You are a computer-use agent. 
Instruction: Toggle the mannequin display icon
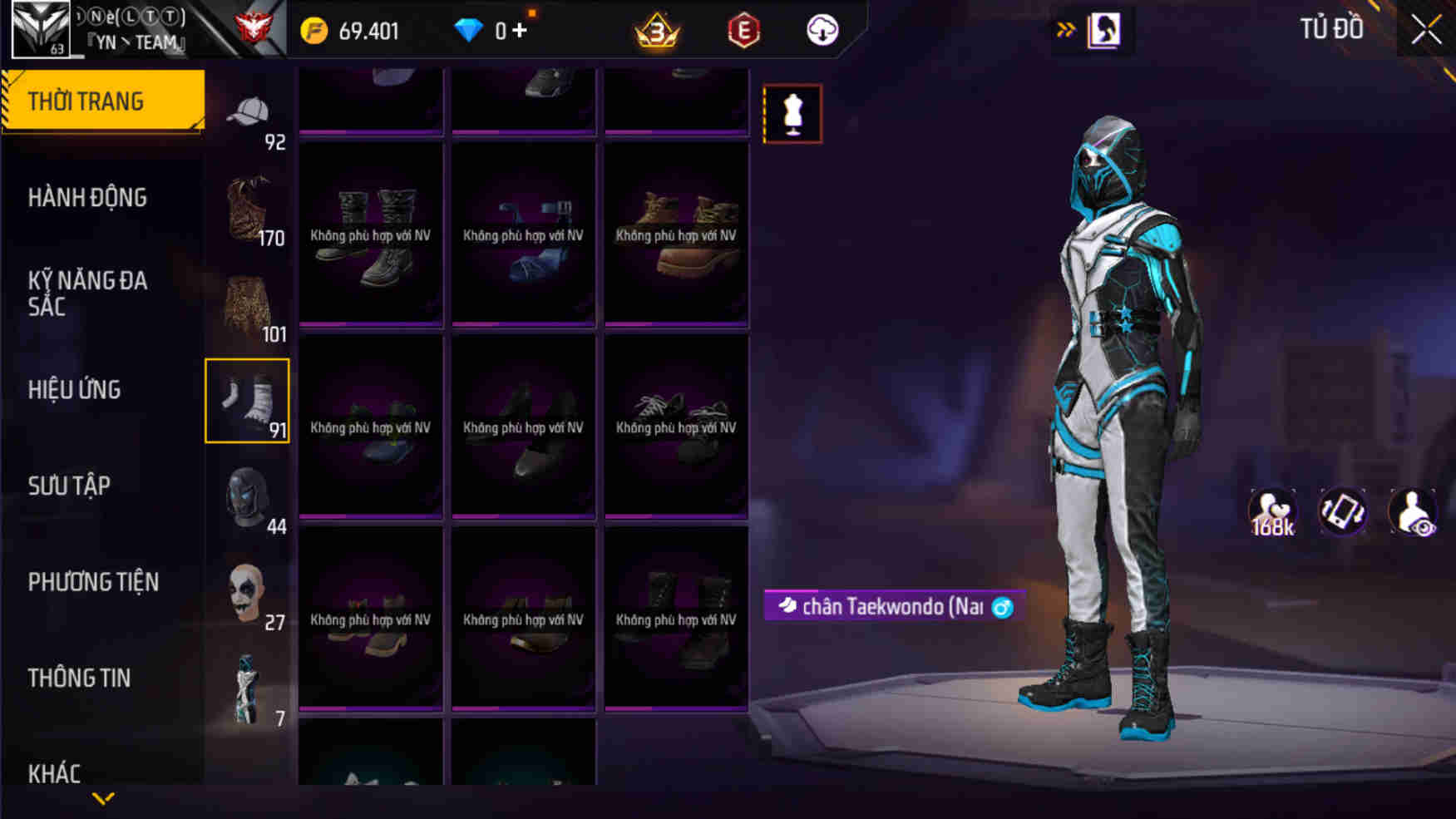point(792,114)
